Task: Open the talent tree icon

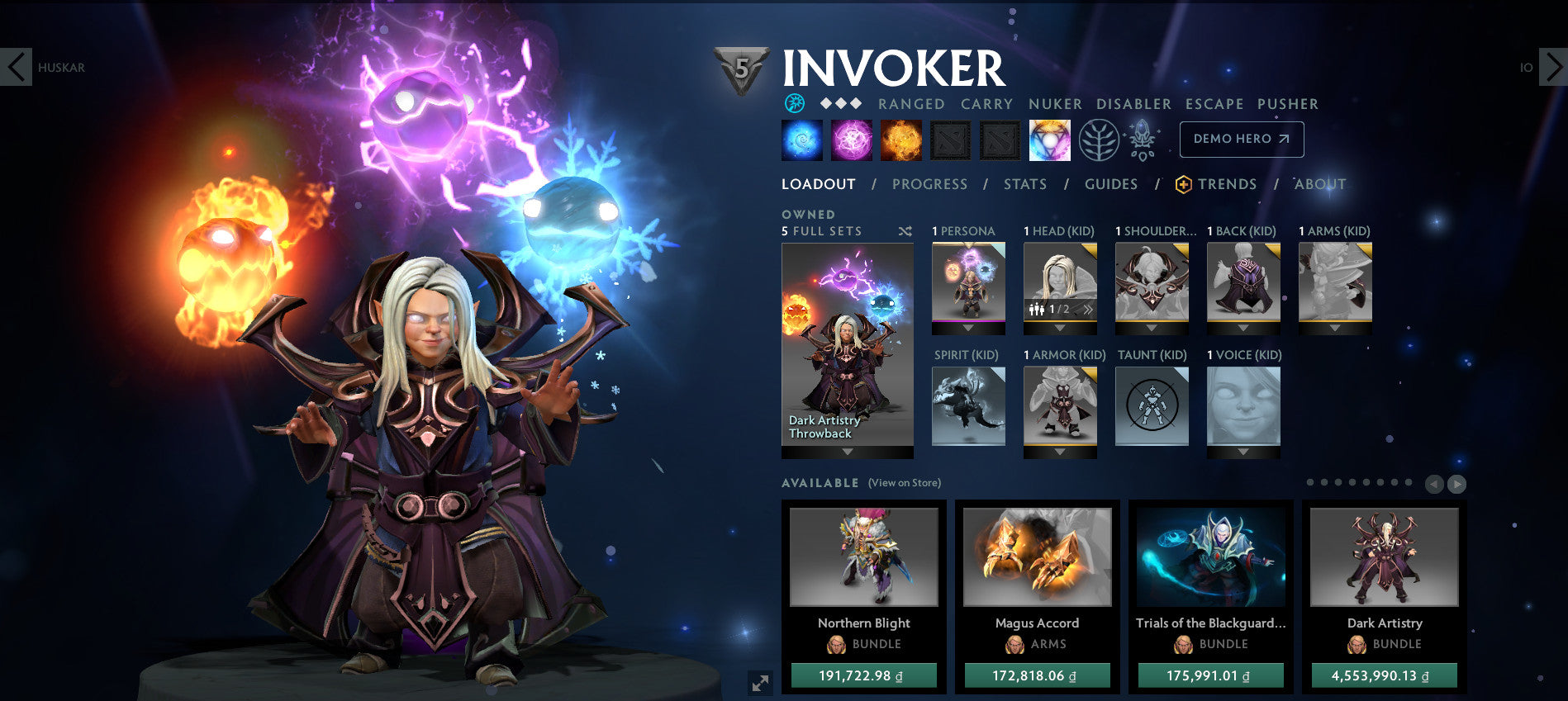Action: coord(1097,139)
